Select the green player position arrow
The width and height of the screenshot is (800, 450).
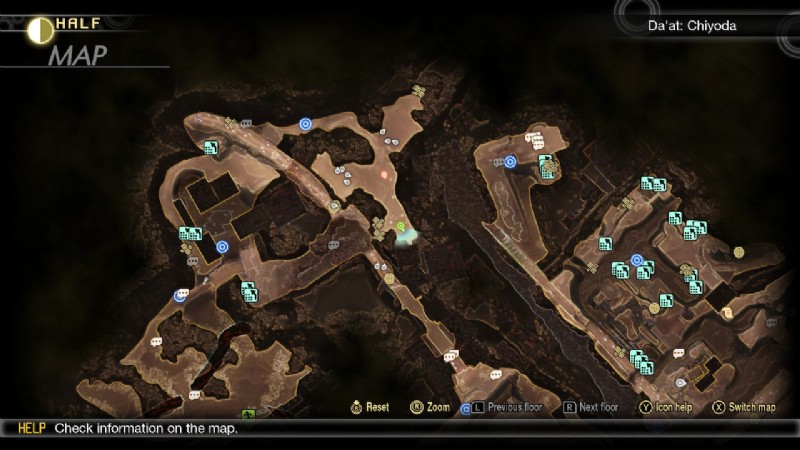click(x=402, y=230)
